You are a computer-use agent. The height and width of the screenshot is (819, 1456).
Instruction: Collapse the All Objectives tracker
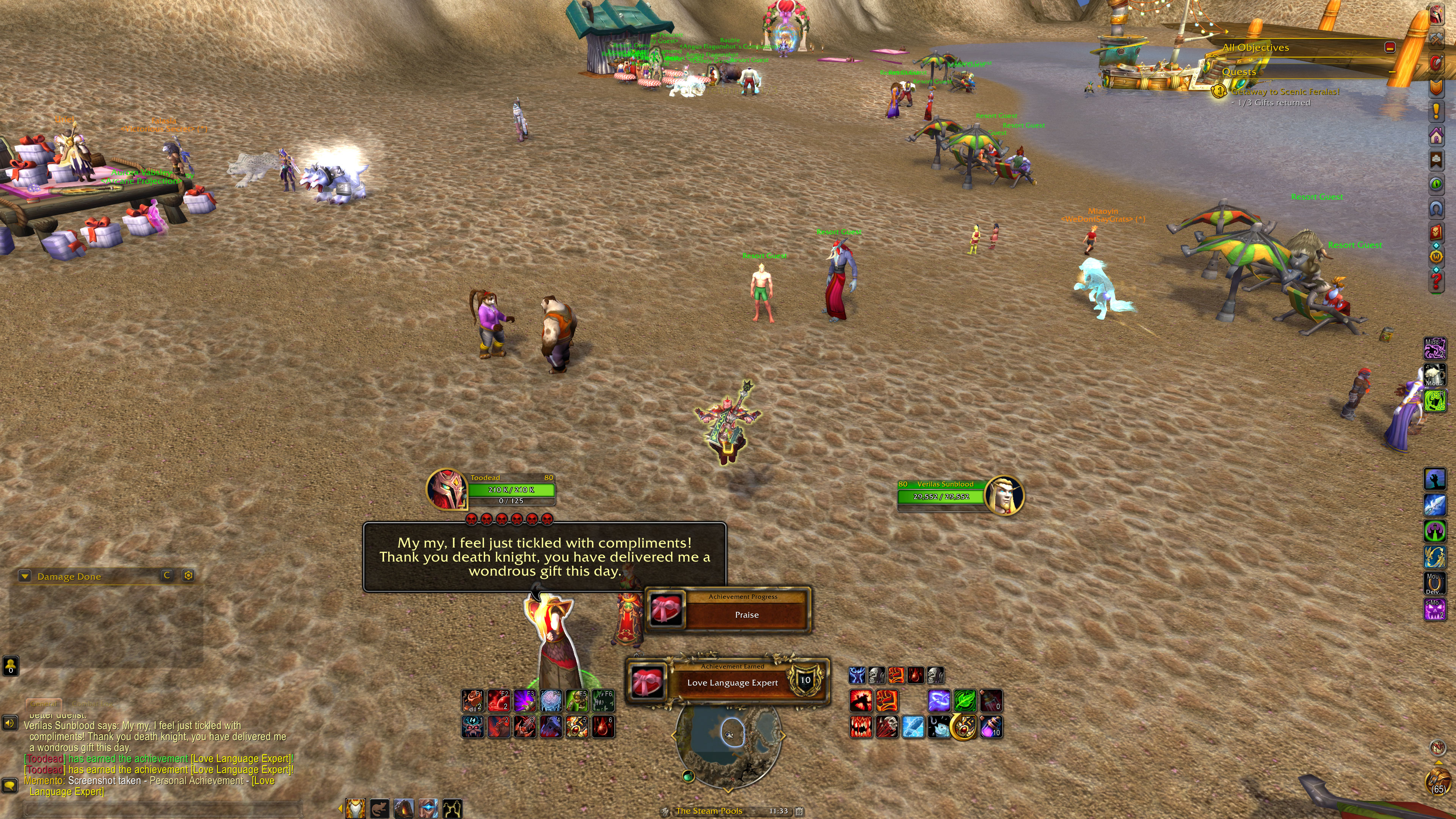tap(1389, 47)
